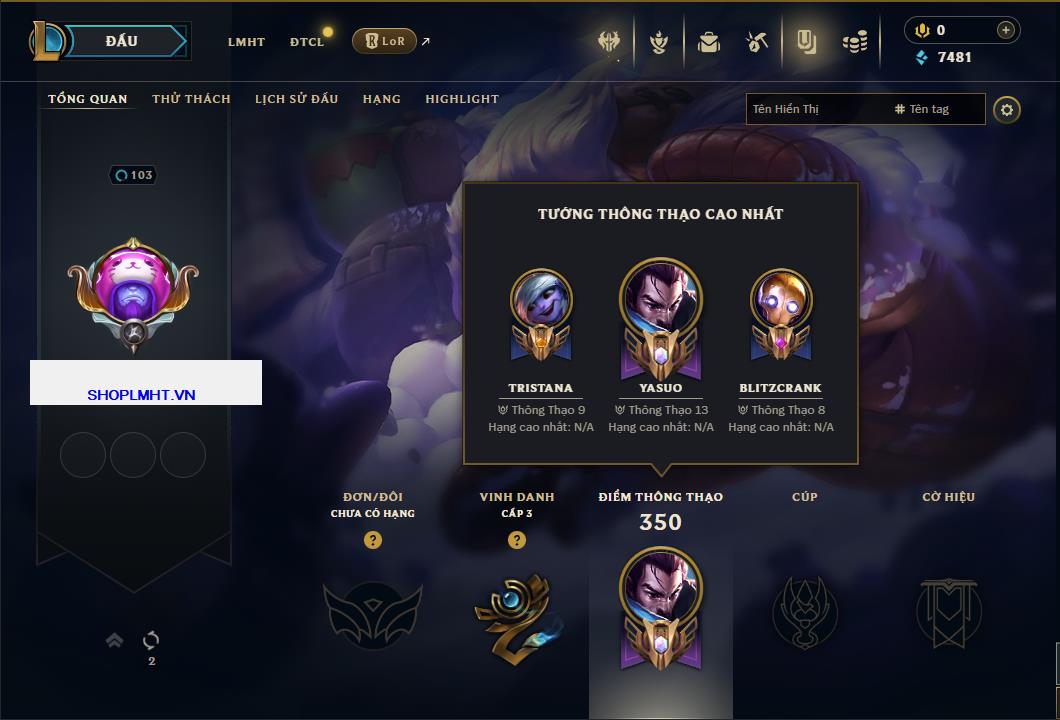The image size is (1060, 720).
Task: Click the ĐẤU play button
Action: (121, 41)
